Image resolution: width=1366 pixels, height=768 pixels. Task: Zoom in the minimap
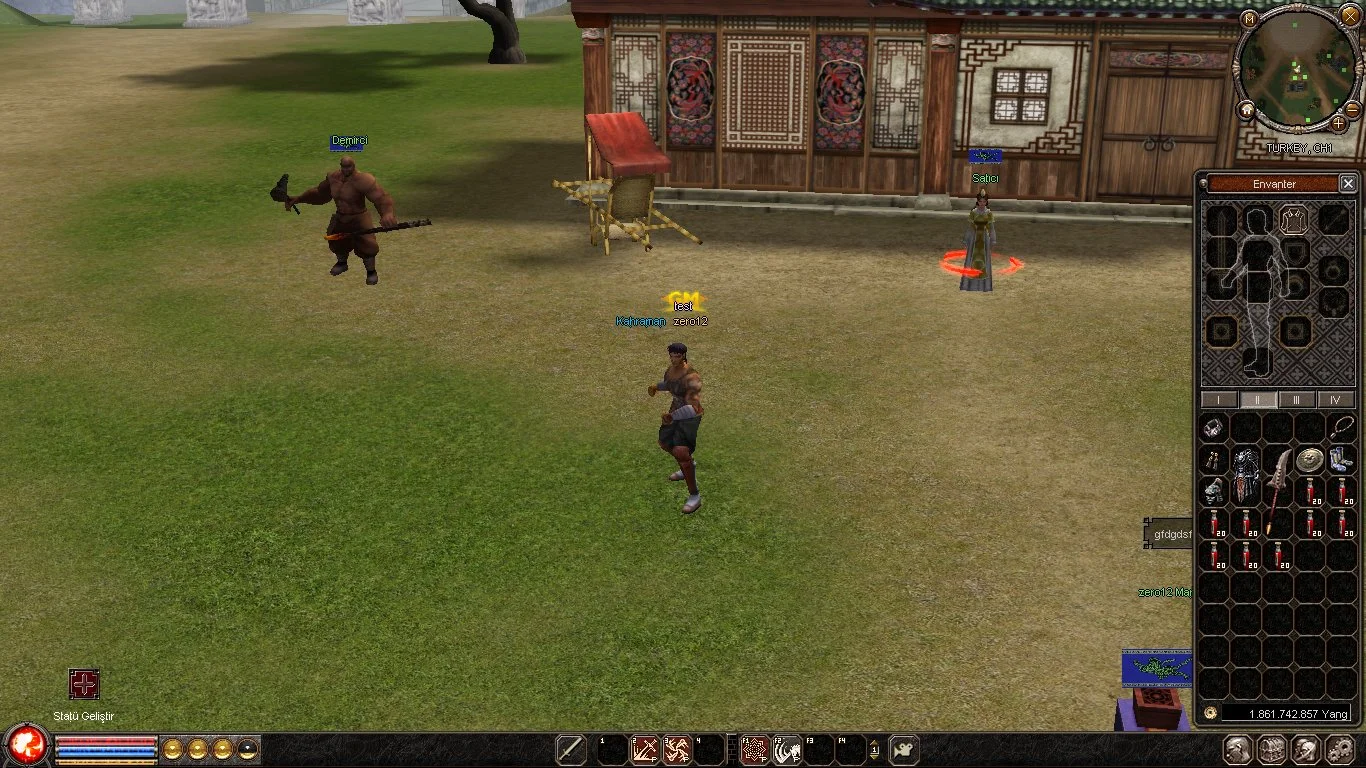(1339, 123)
